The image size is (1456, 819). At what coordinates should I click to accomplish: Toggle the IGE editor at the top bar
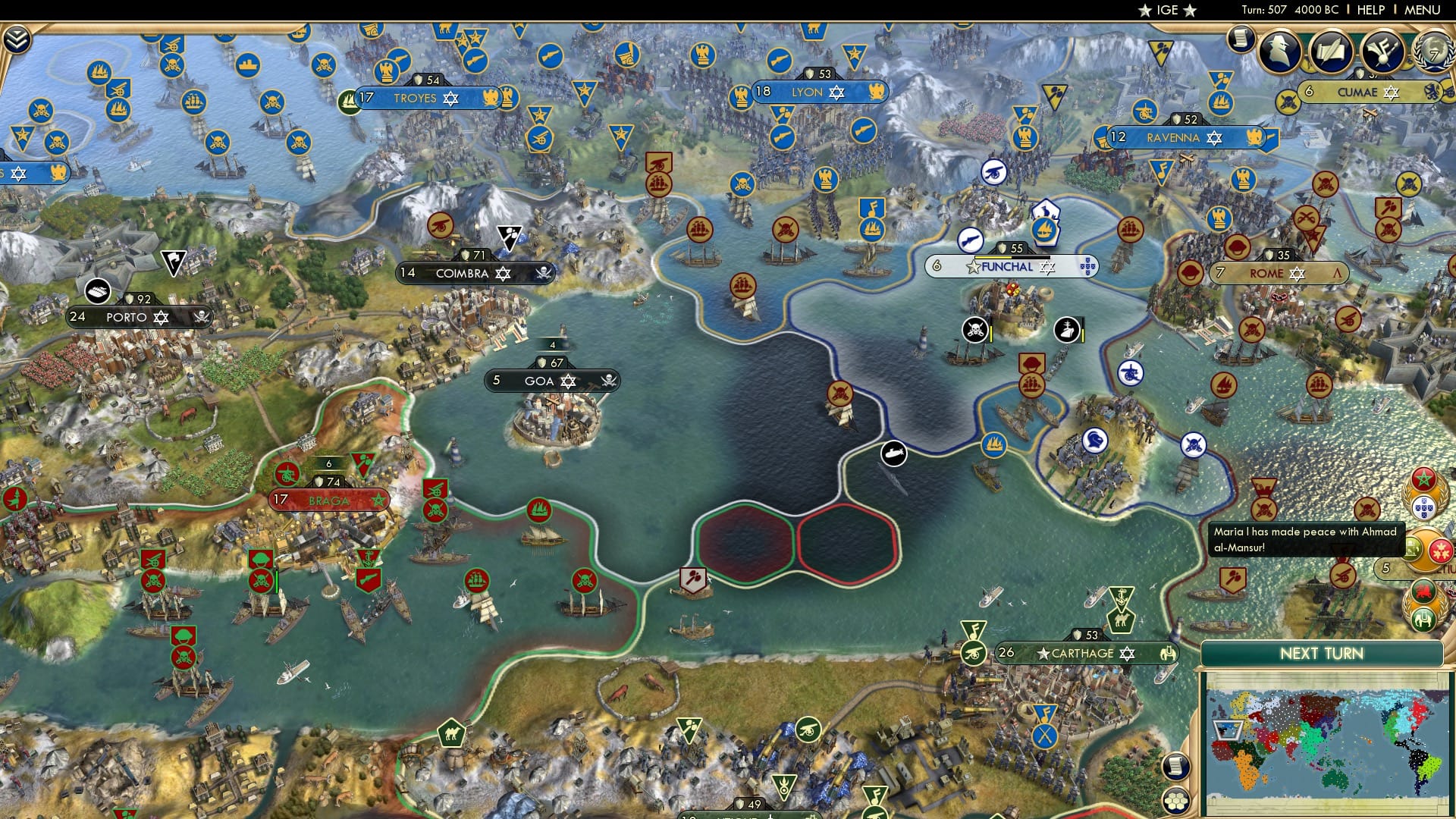(1166, 10)
